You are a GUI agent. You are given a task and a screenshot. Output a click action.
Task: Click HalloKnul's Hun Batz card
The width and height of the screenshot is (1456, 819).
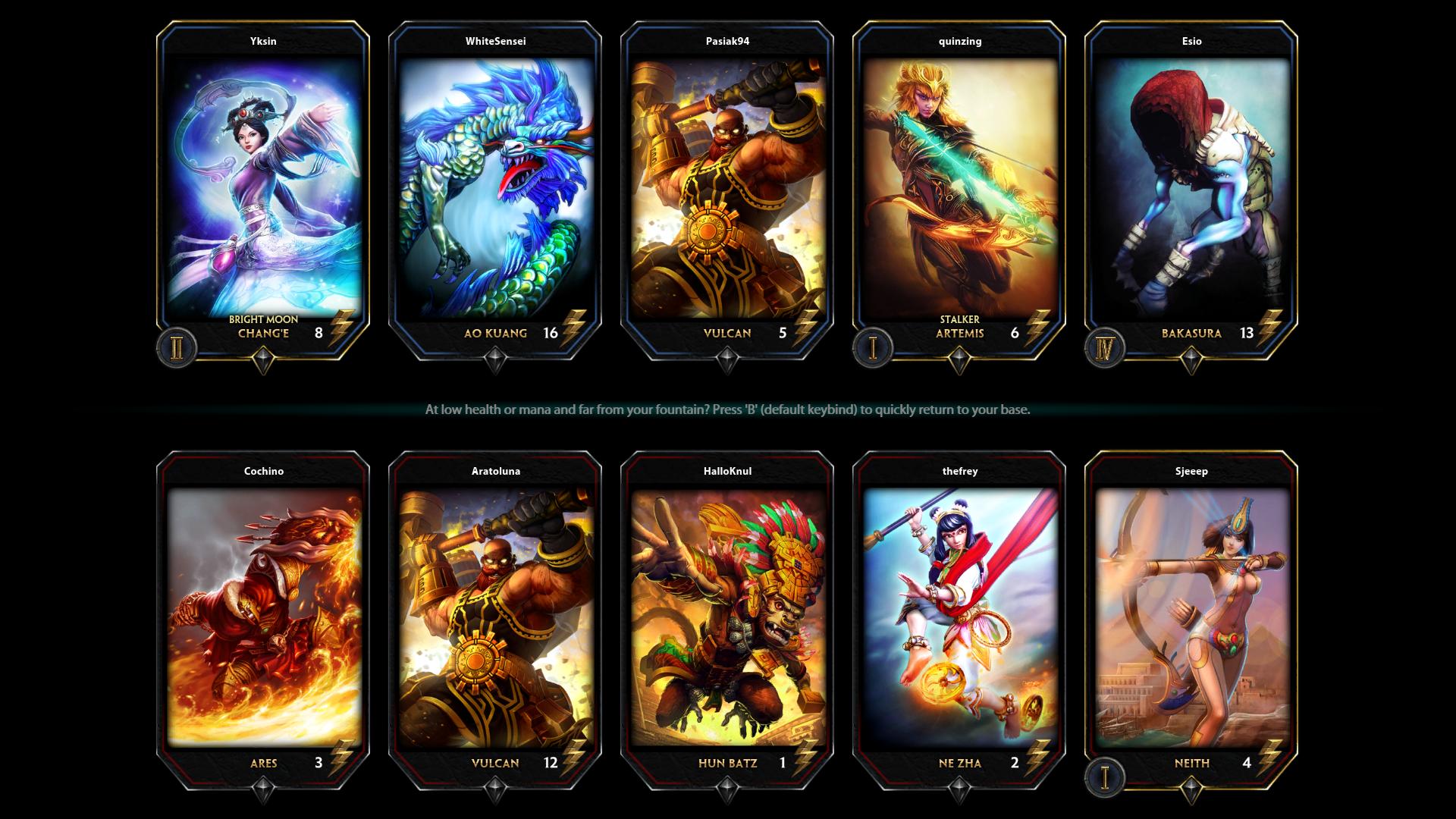[727, 618]
